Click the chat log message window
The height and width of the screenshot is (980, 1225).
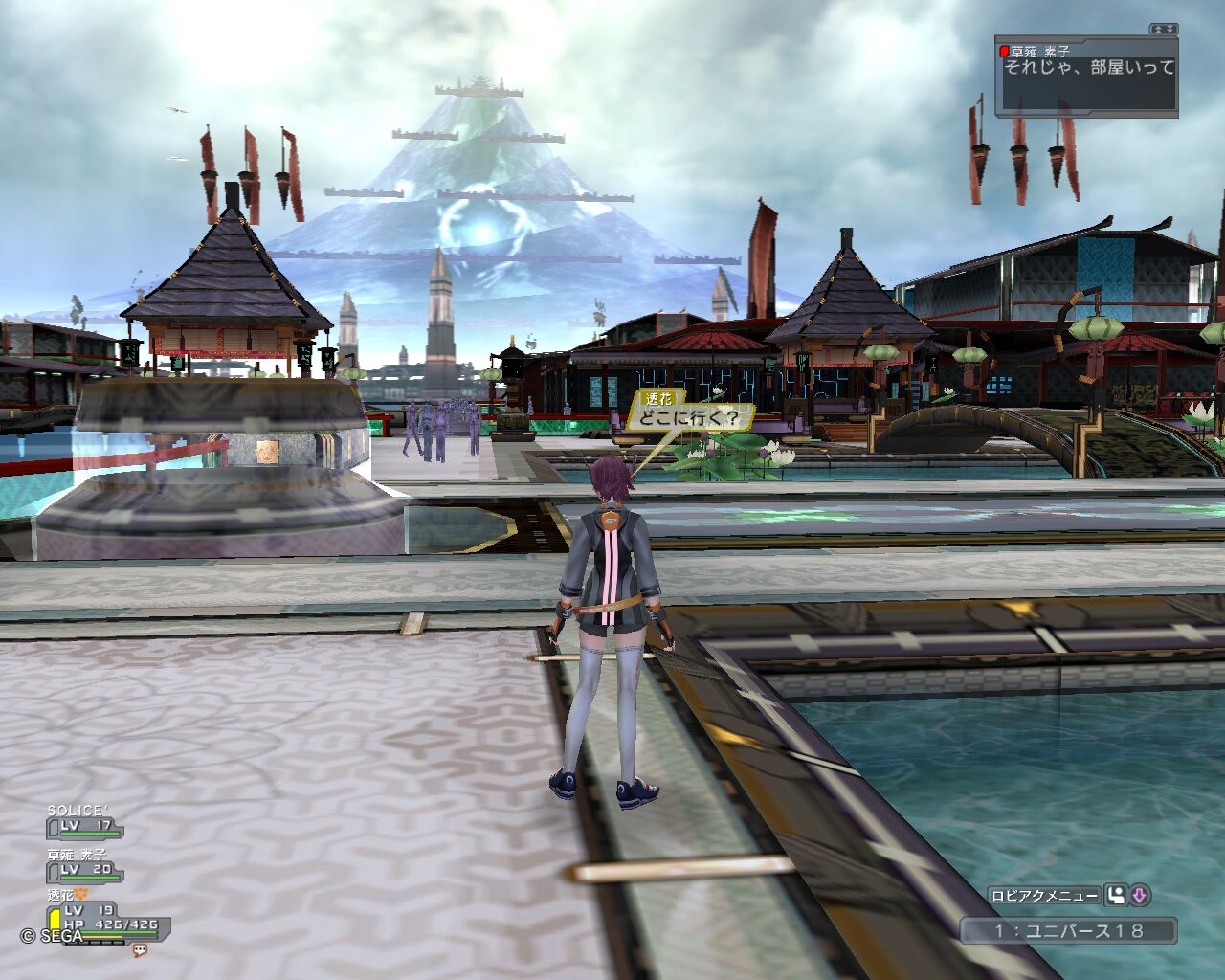1086,78
